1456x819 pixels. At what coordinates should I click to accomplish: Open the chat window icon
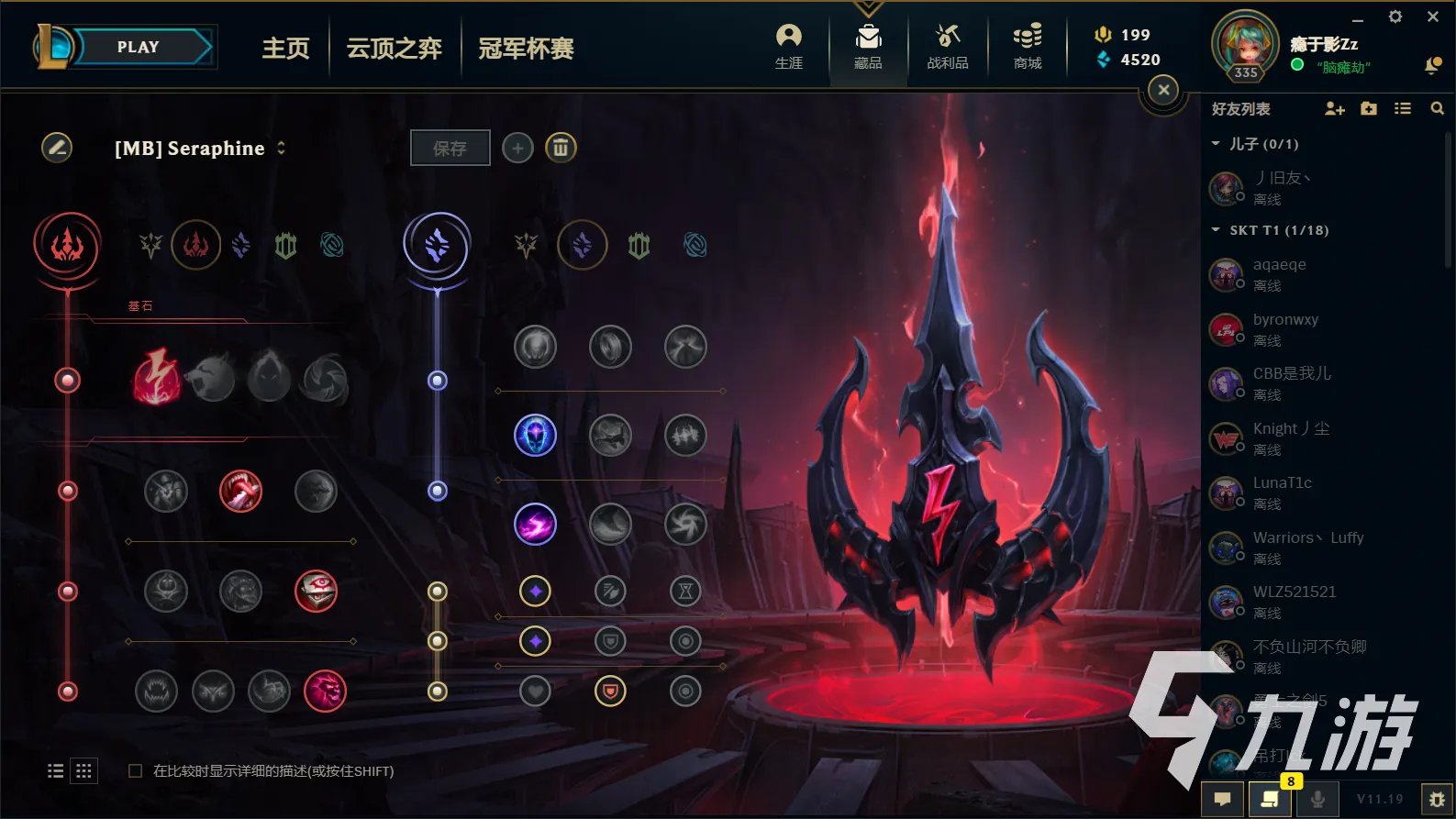(1223, 799)
